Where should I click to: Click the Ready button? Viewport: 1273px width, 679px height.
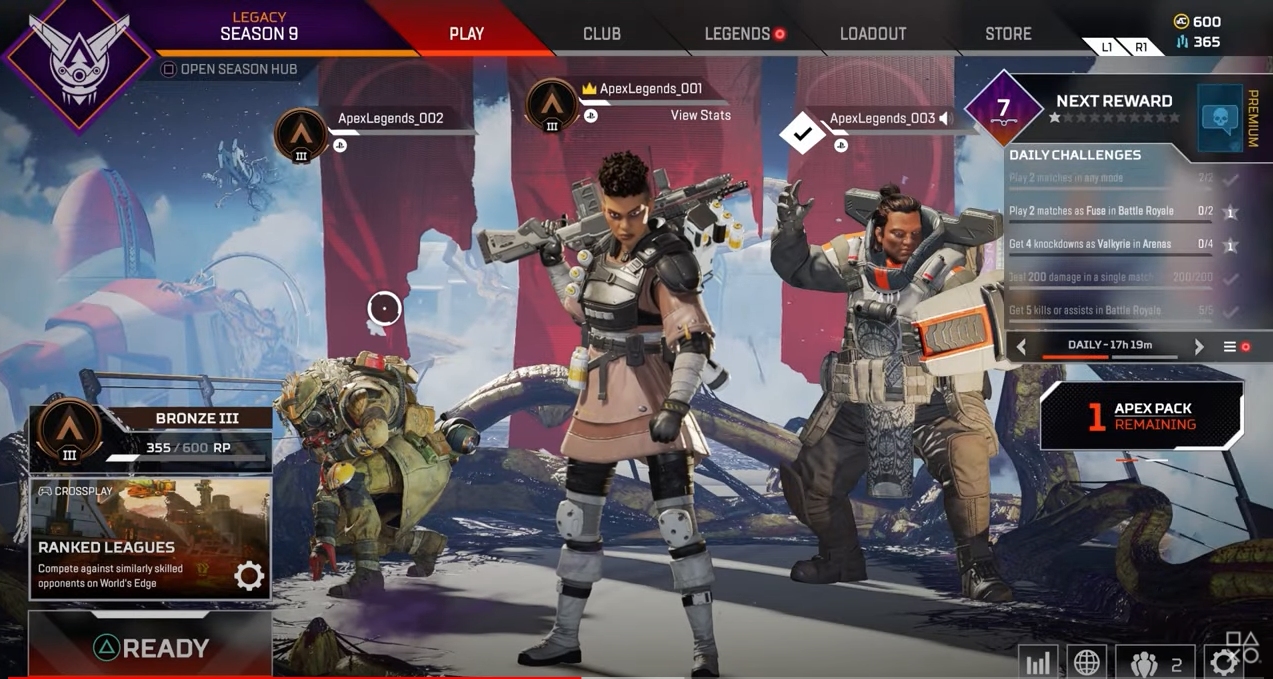(150, 647)
